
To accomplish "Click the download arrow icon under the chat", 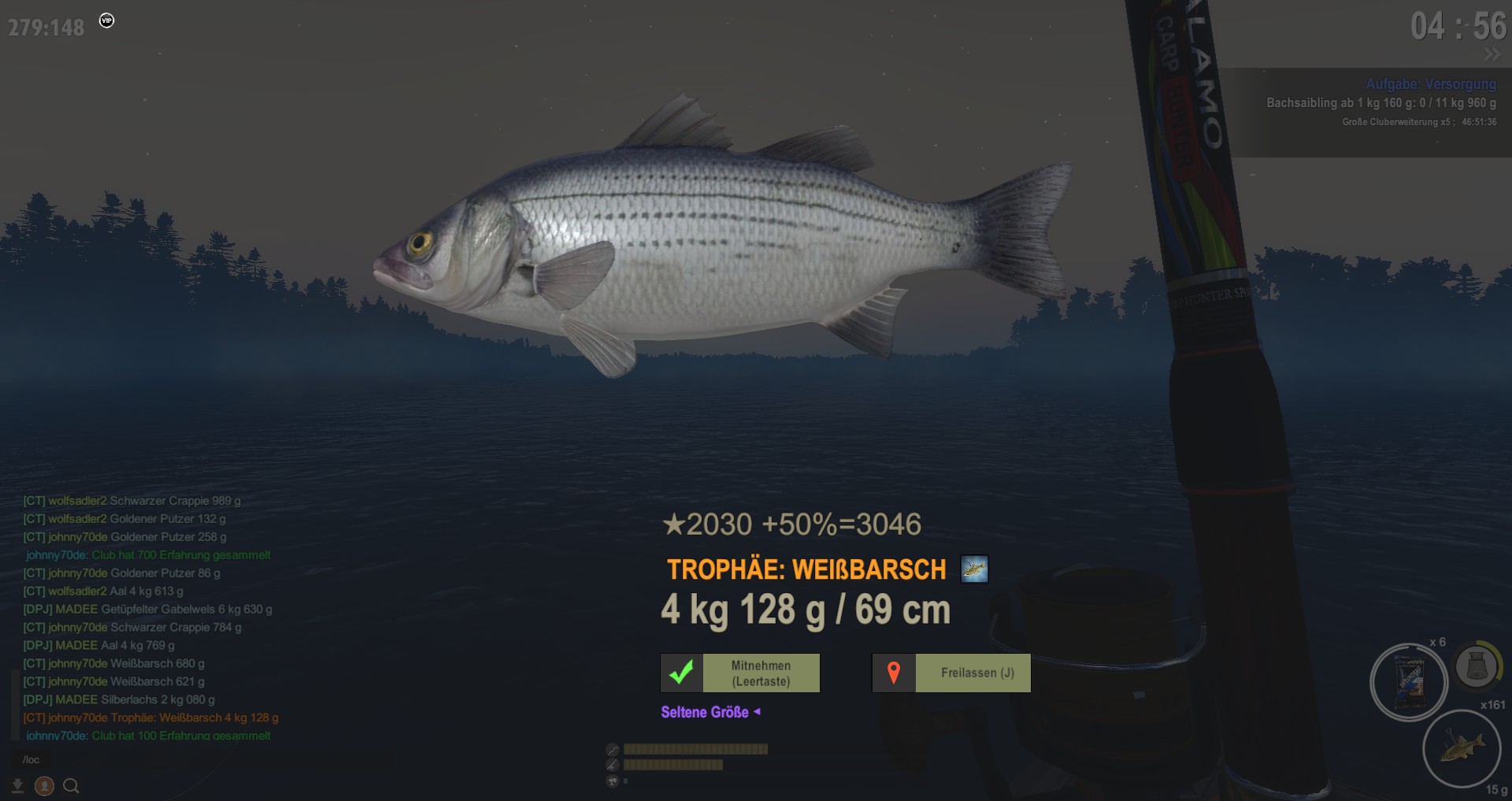I will (x=17, y=786).
